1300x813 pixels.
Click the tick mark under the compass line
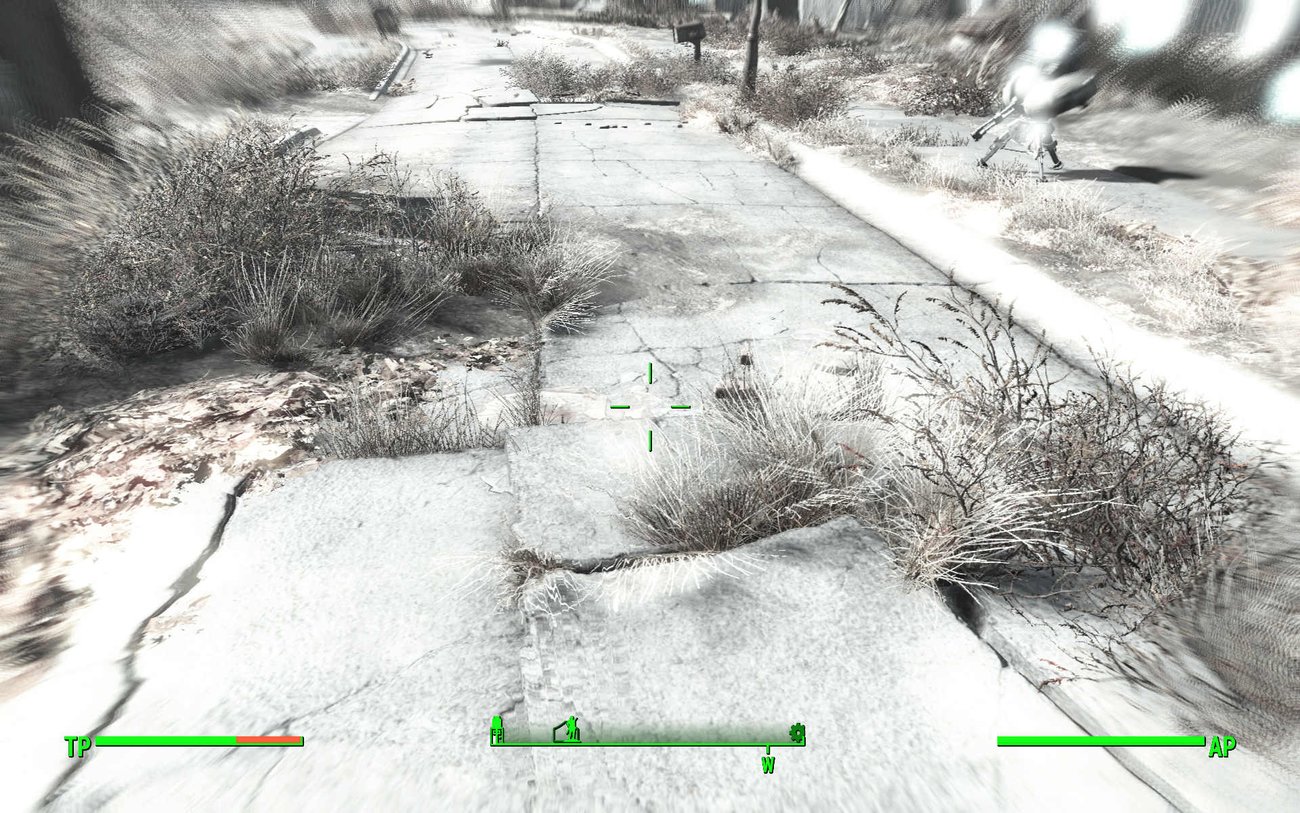[767, 748]
